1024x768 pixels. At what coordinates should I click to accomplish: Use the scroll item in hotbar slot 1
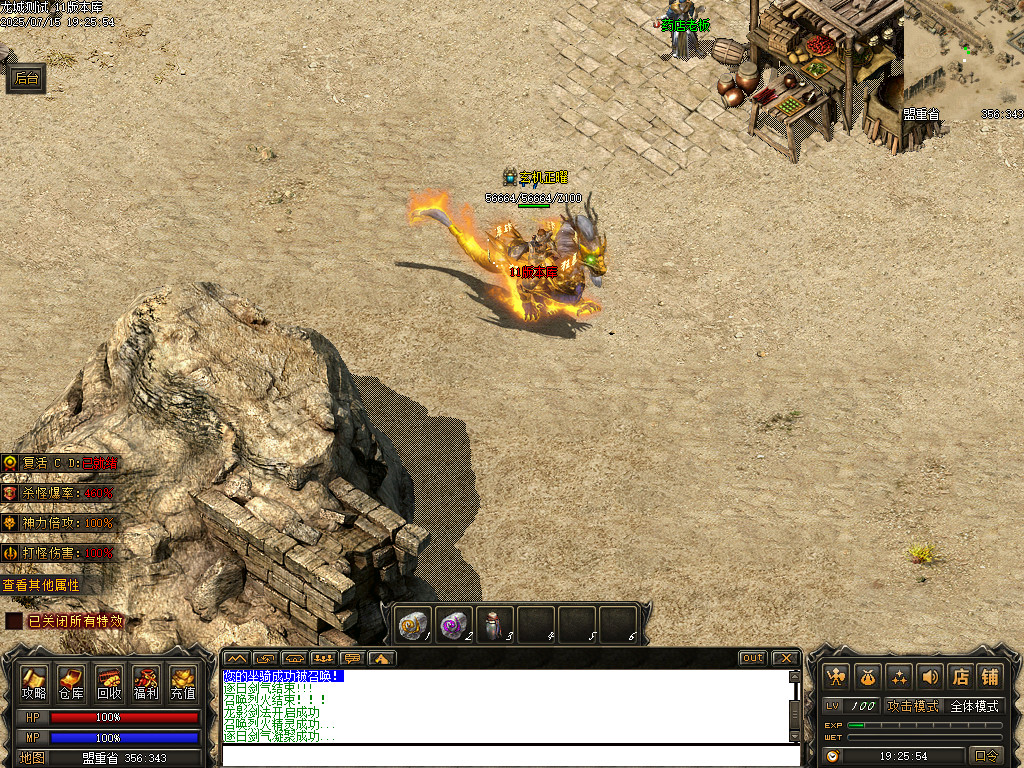pos(413,624)
